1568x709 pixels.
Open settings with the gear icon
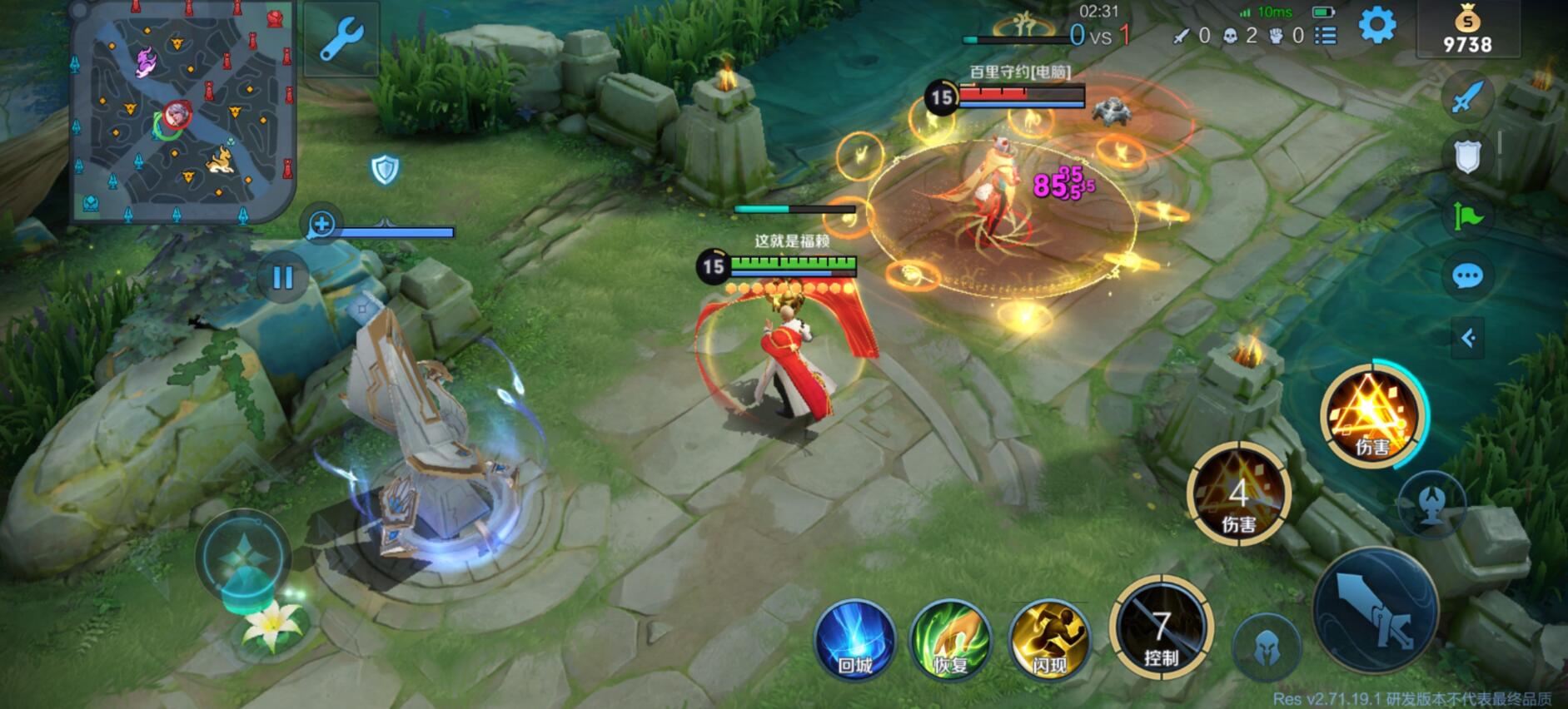click(x=1377, y=26)
